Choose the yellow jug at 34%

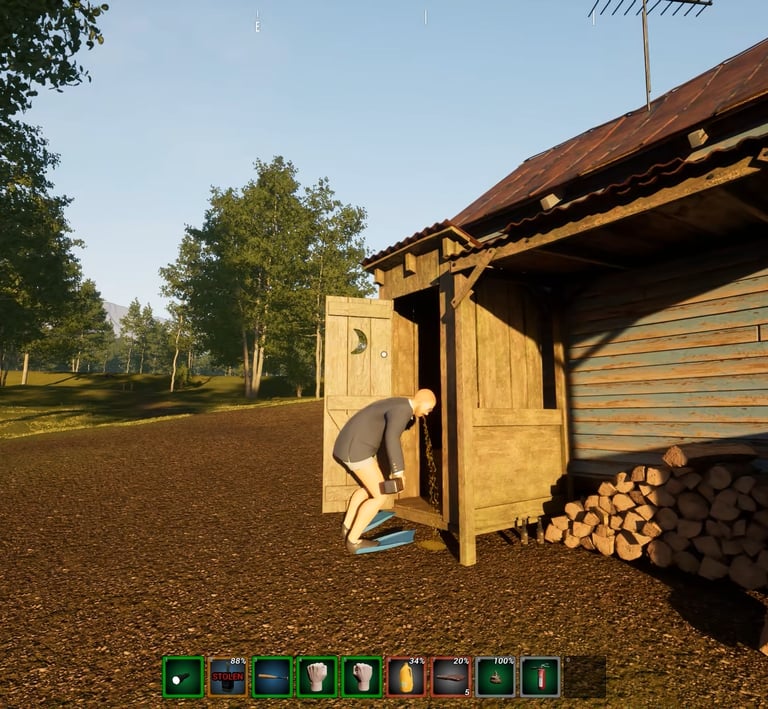tap(406, 677)
